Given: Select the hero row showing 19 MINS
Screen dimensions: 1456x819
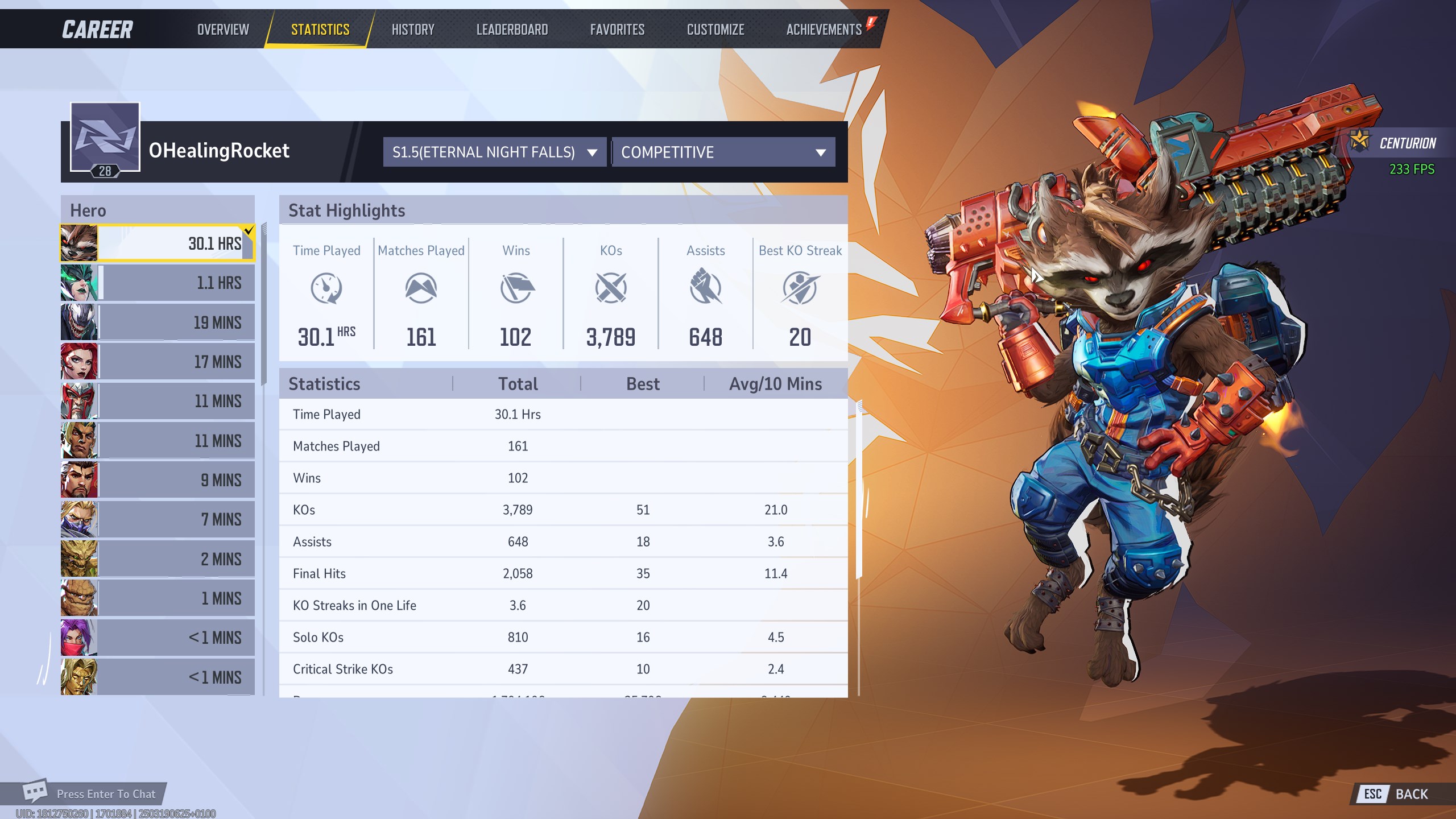Looking at the screenshot, I should [158, 322].
